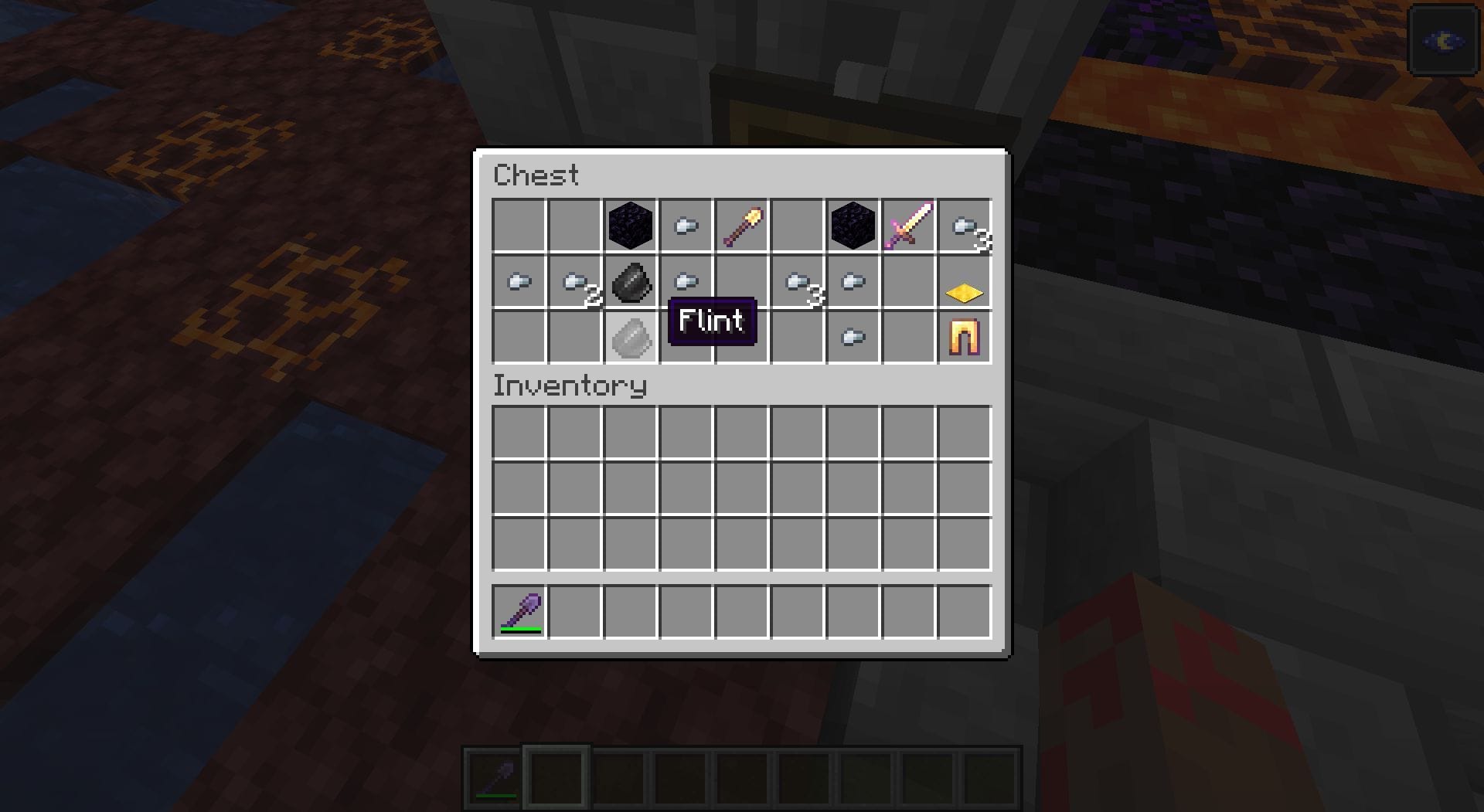This screenshot has height=812, width=1484.
Task: Take the second obsidian block near the sword
Action: [853, 226]
